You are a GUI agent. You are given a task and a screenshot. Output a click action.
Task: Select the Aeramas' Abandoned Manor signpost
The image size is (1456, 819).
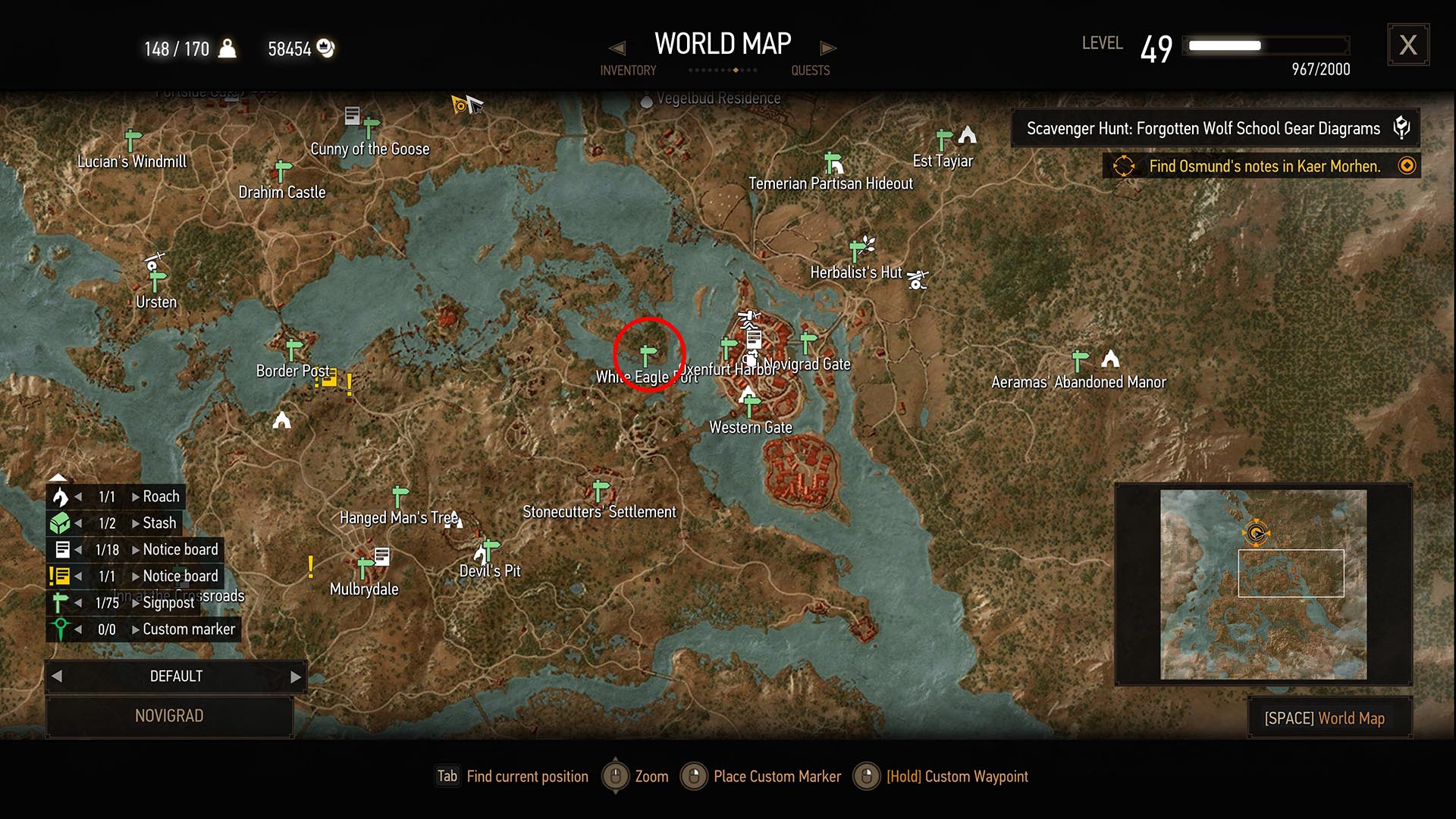click(1079, 360)
